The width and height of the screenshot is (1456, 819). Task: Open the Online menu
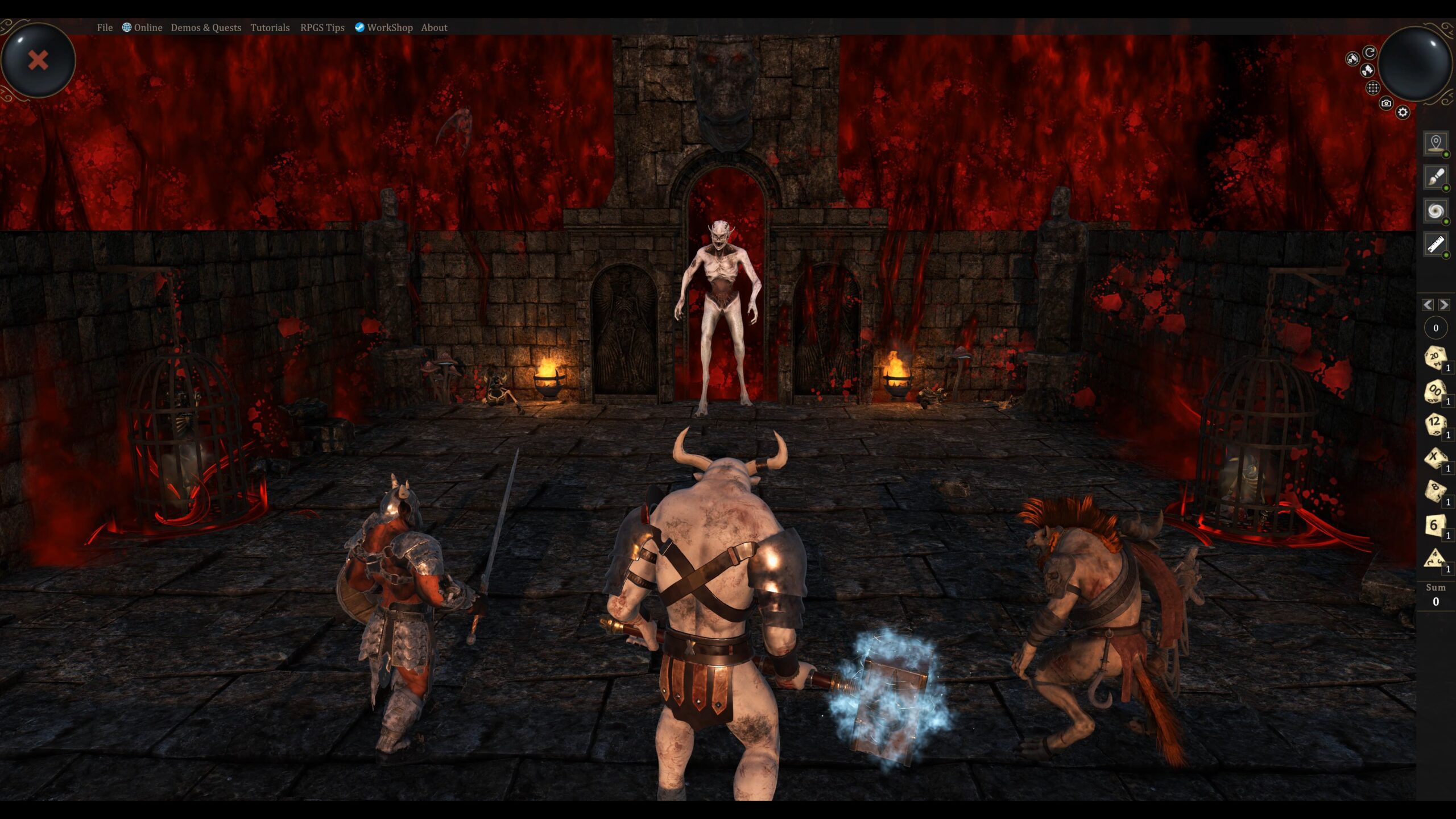142,27
